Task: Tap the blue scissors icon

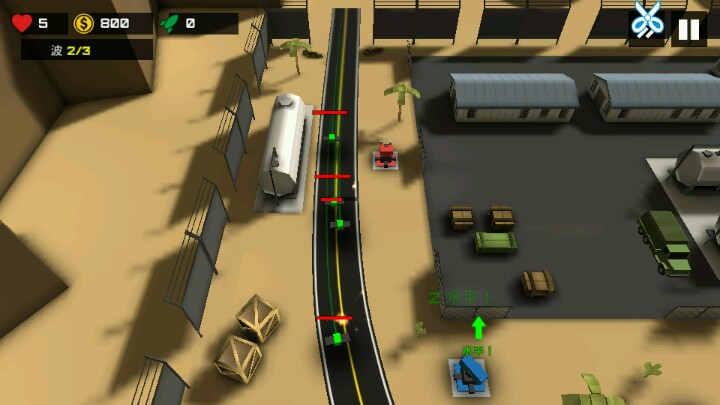Action: click(x=647, y=20)
